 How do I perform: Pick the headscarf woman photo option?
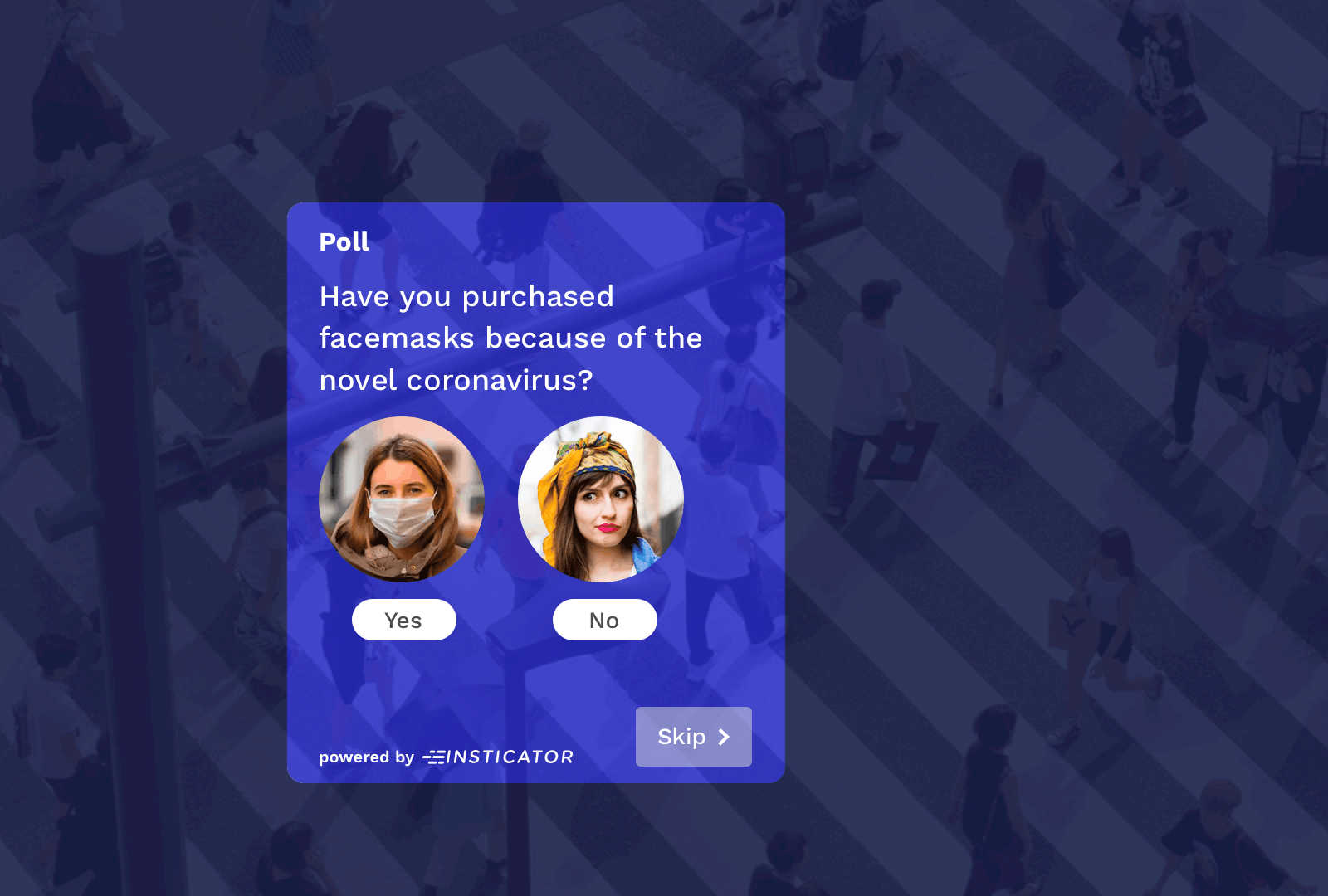[x=601, y=499]
